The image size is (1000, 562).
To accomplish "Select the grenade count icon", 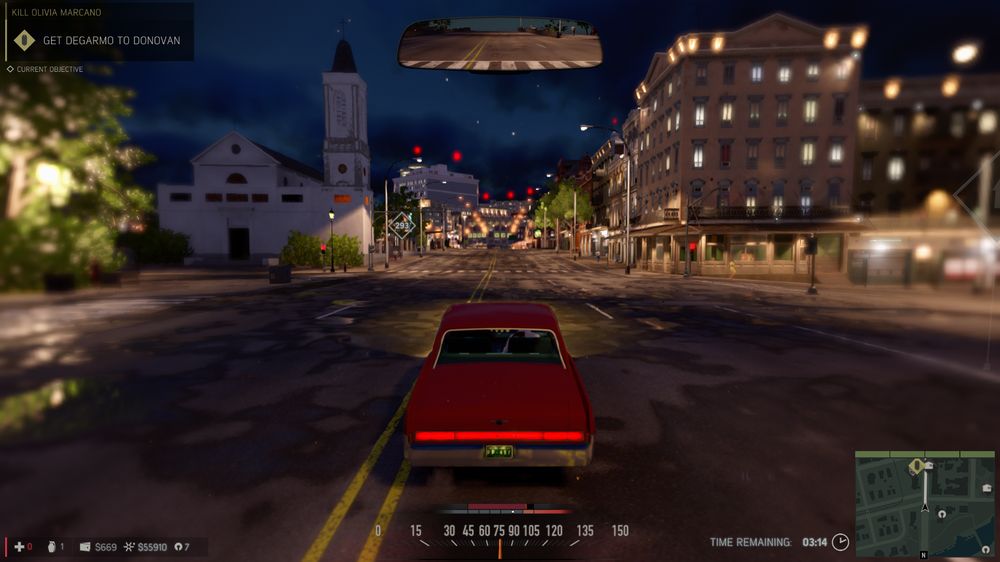I will (50, 547).
